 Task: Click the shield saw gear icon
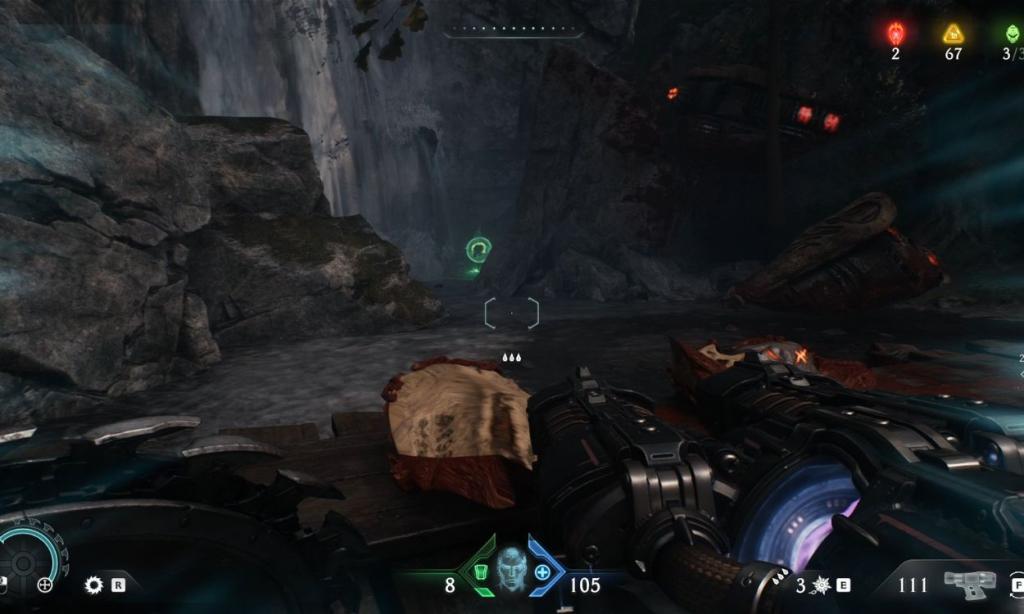[94, 585]
